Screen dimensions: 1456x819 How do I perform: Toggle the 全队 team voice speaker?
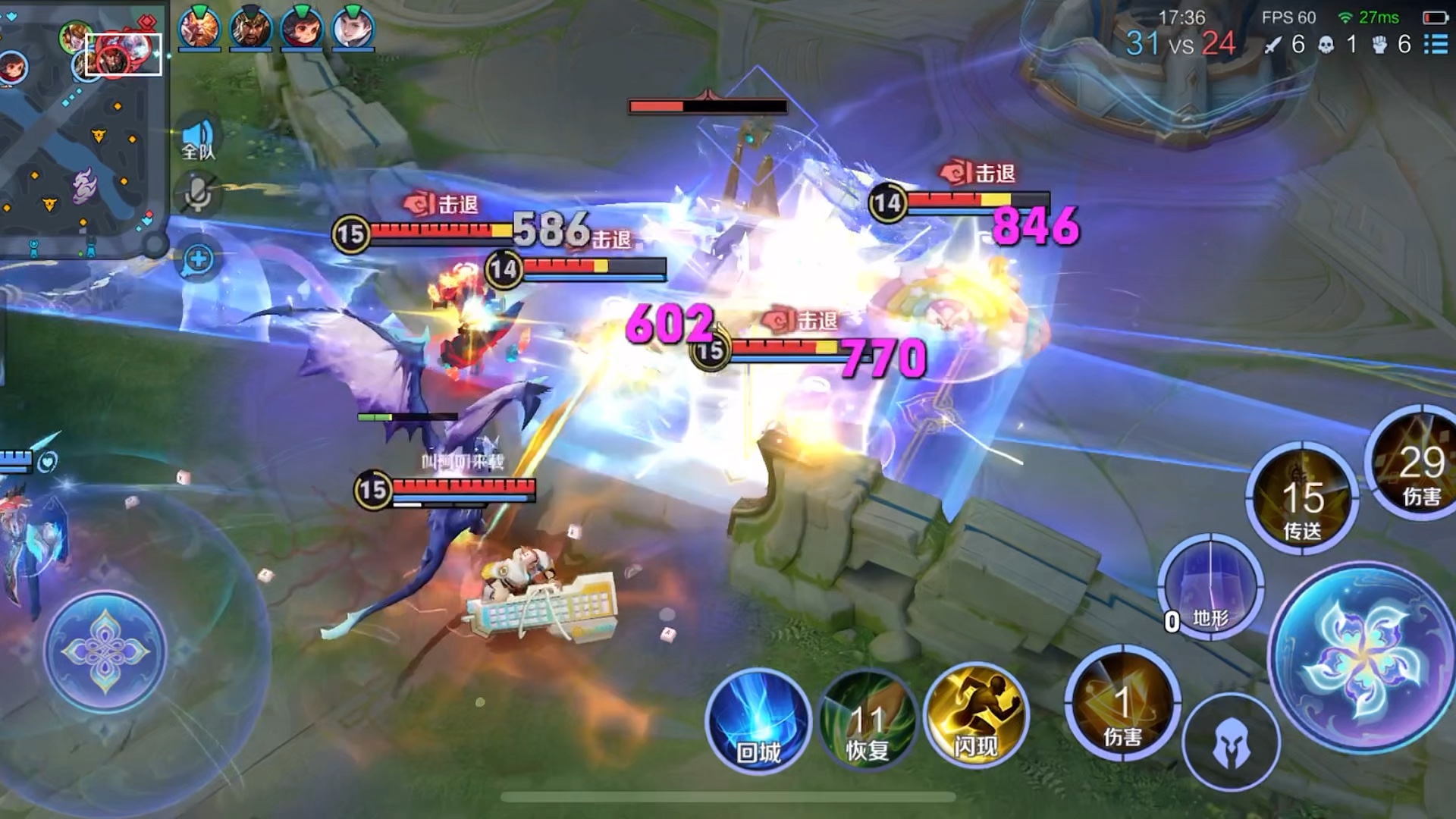coord(199,140)
